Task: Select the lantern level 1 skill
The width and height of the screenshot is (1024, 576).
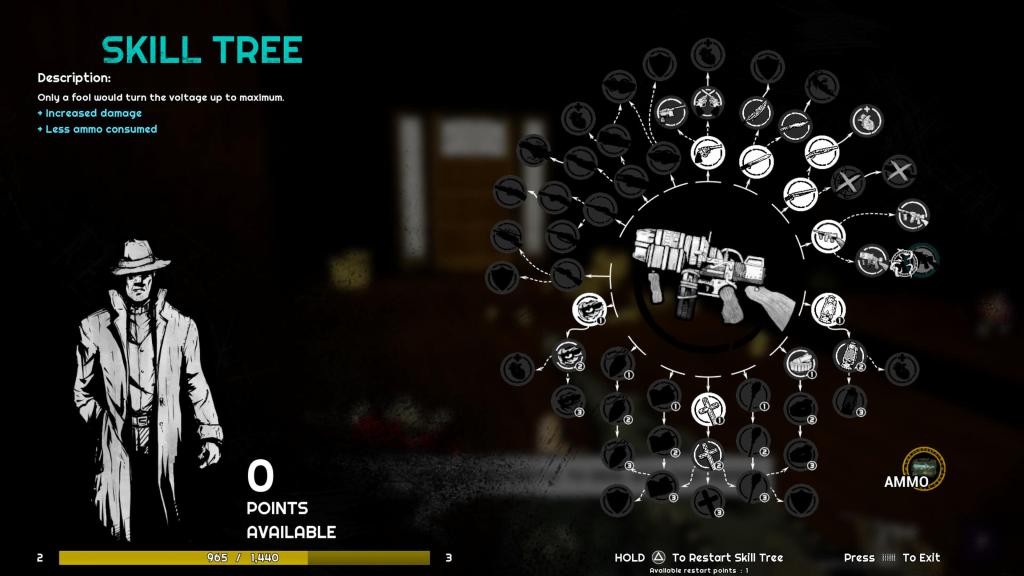Action: [827, 307]
